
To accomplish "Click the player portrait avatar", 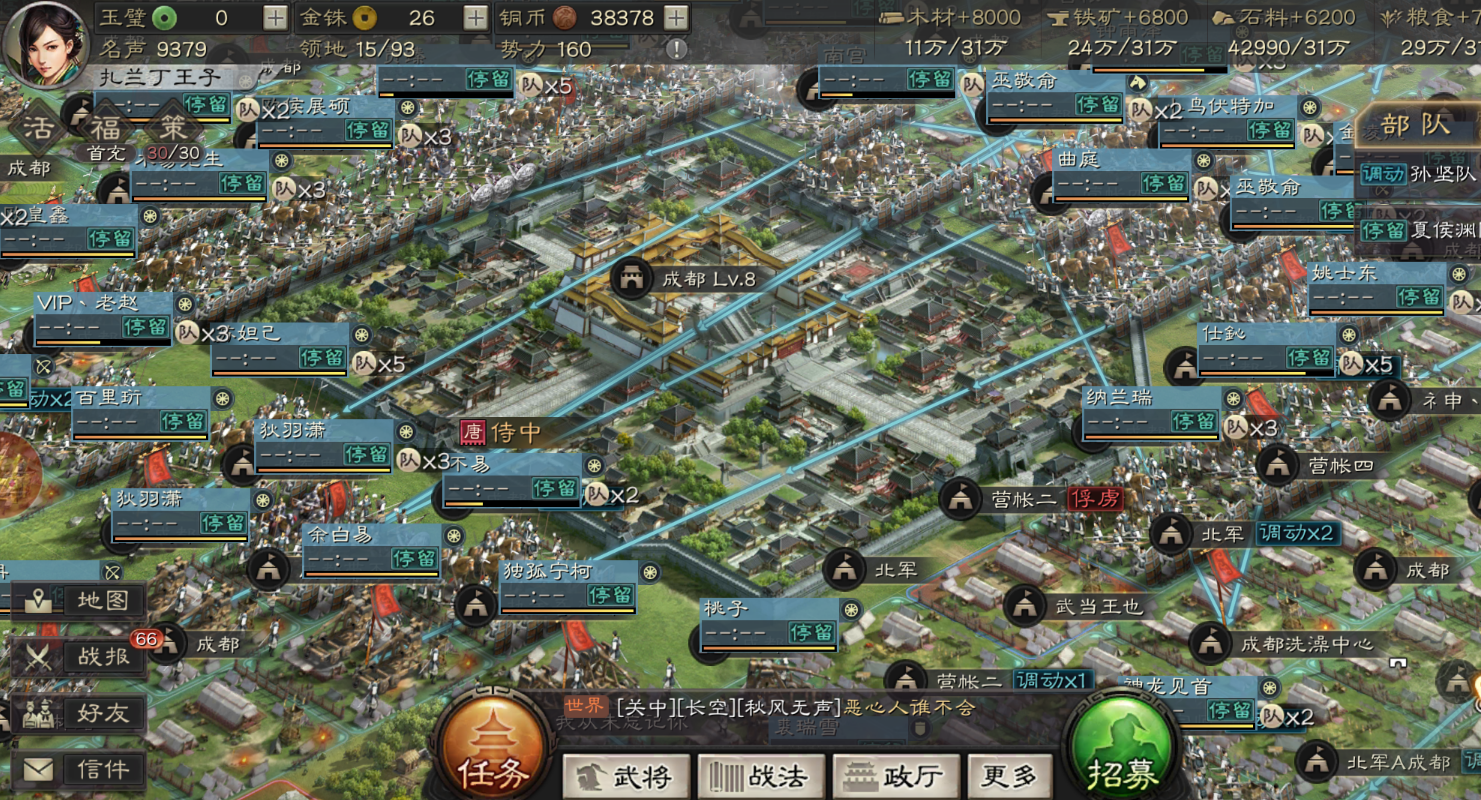I will 44,44.
